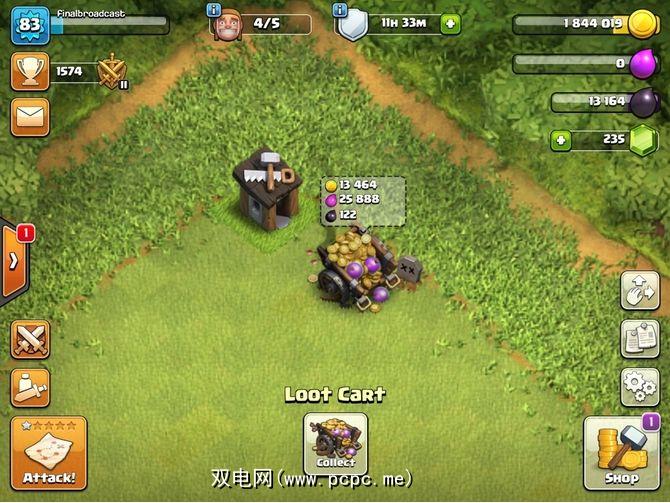670x503 pixels.
Task: Show shield info button
Action: pos(341,9)
